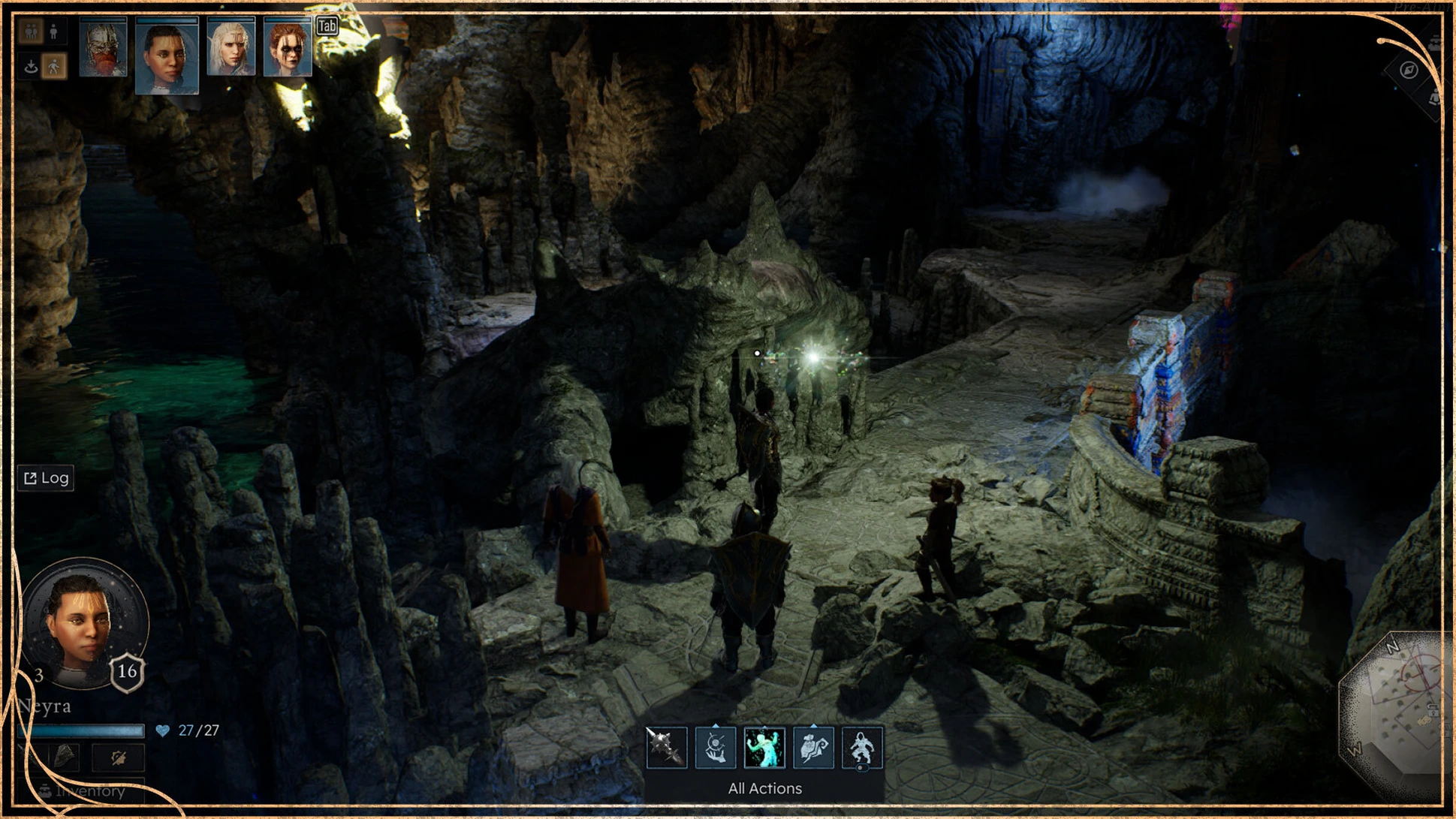Open the Log panel
Screen dimensions: 1456x819
click(x=47, y=478)
